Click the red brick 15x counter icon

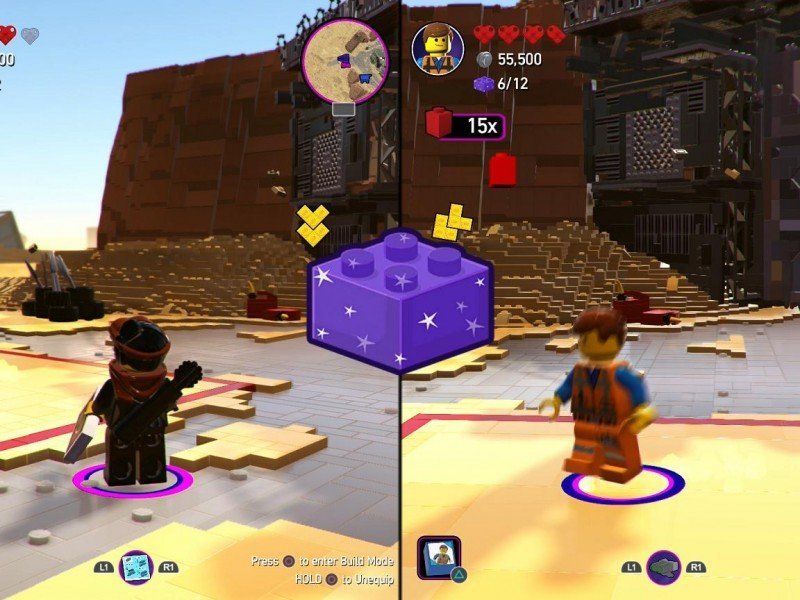click(440, 124)
